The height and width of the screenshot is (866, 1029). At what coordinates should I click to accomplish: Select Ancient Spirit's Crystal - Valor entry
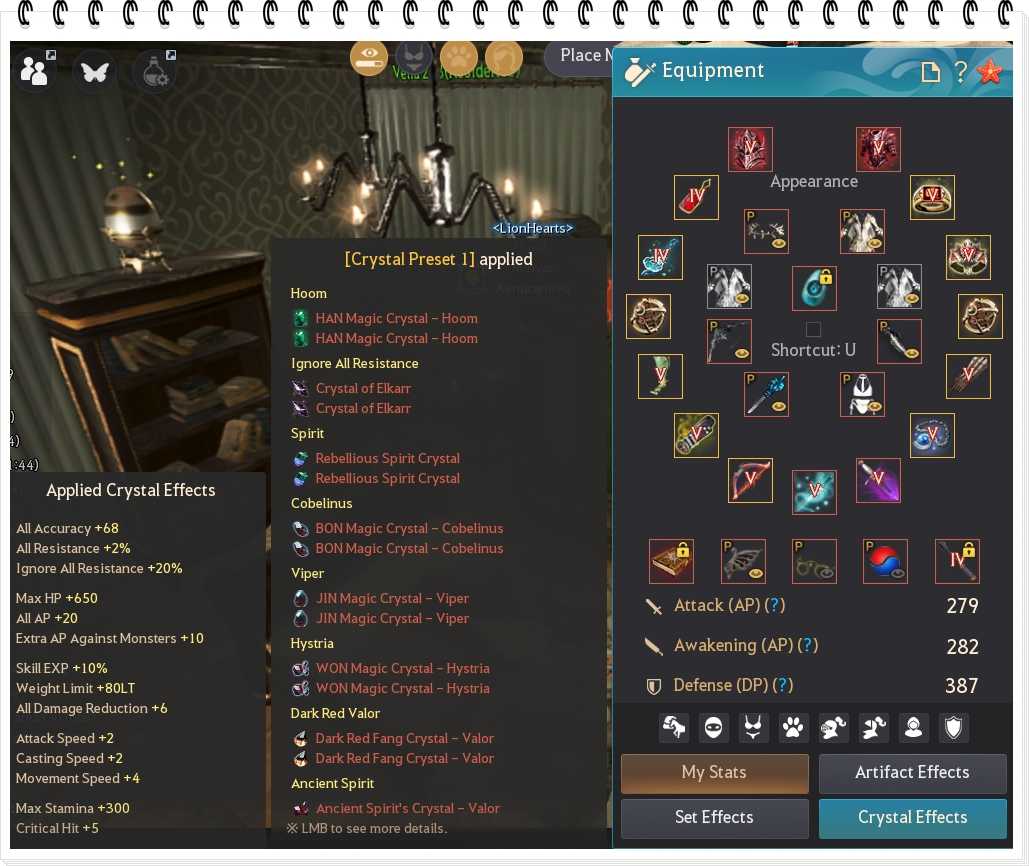(407, 808)
